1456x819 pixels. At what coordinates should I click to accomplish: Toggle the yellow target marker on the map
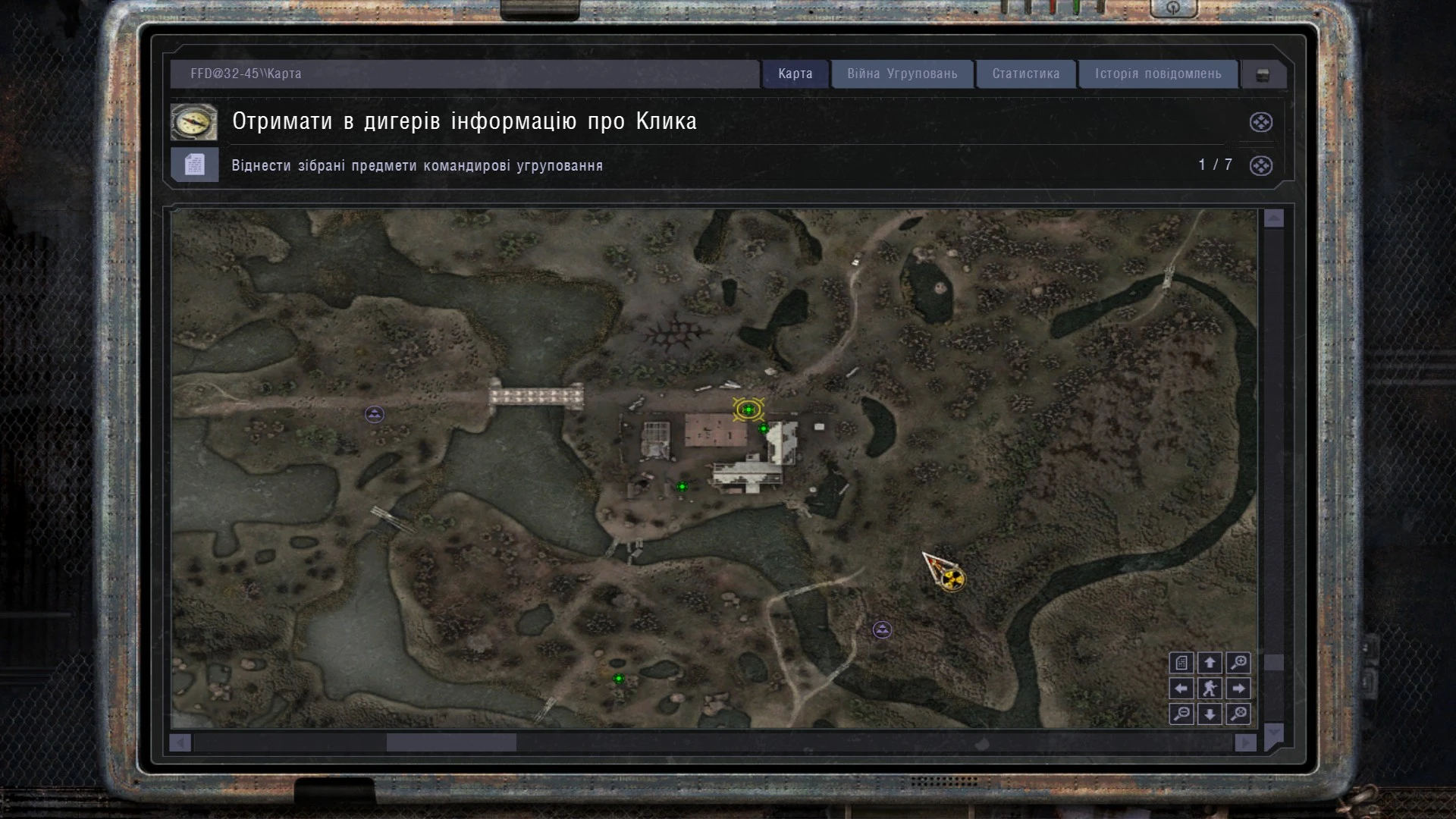point(747,410)
